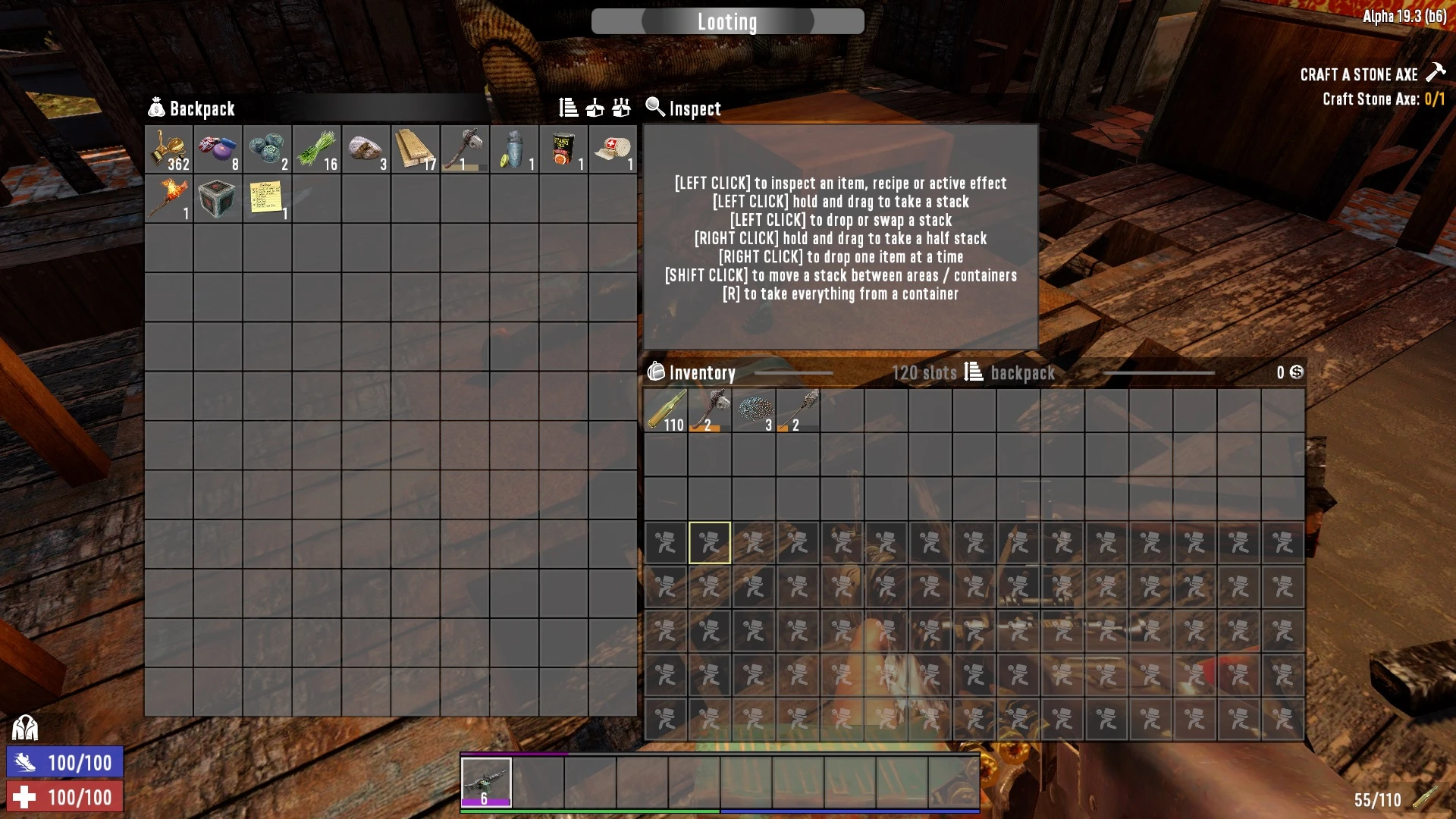Pick up the first aid bandage
Screen dimensions: 1456x819
(612, 149)
